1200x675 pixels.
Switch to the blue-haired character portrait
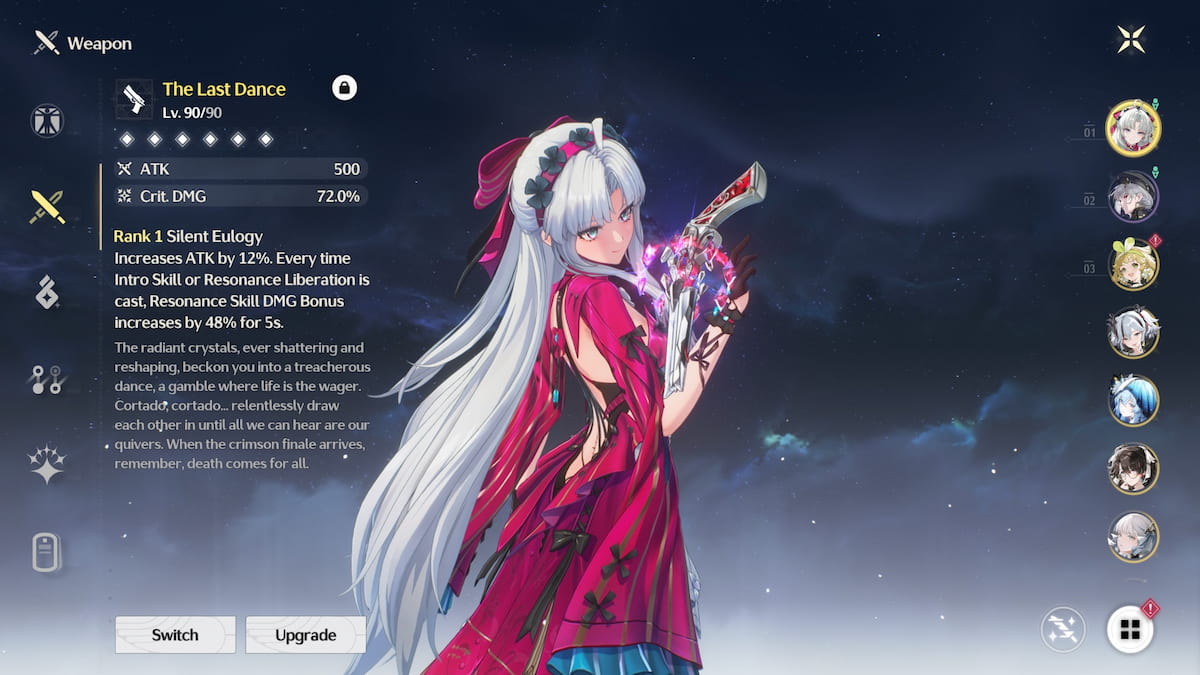1133,400
